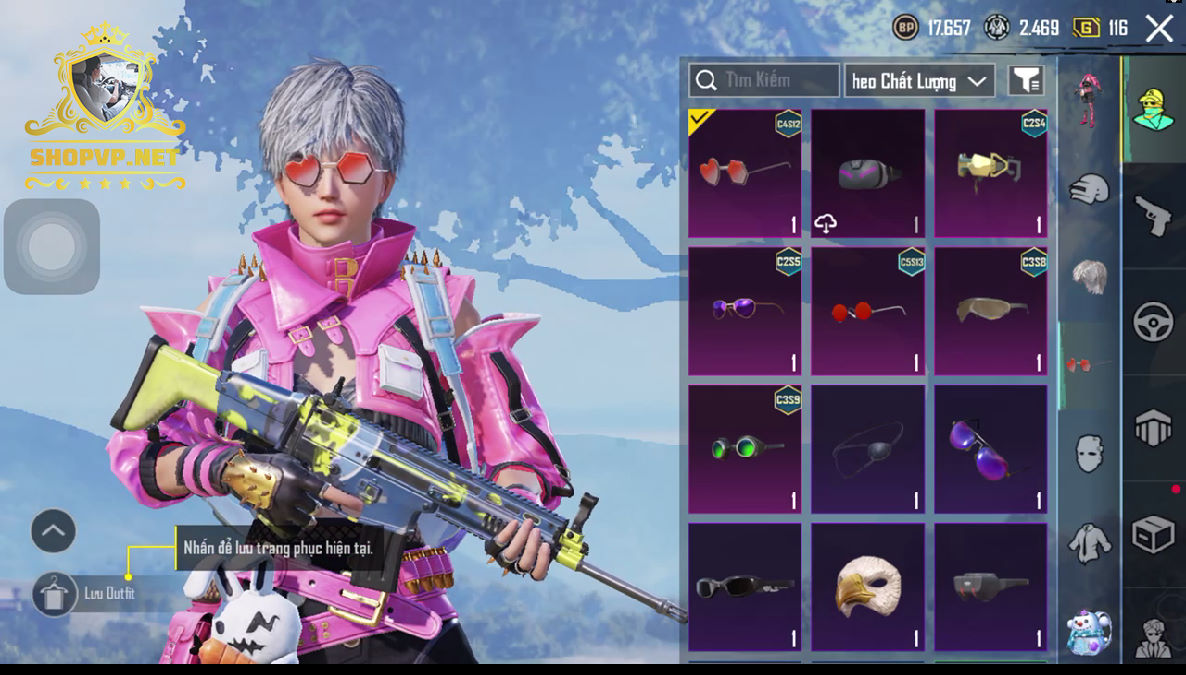Select the black VR headset item

tap(868, 173)
